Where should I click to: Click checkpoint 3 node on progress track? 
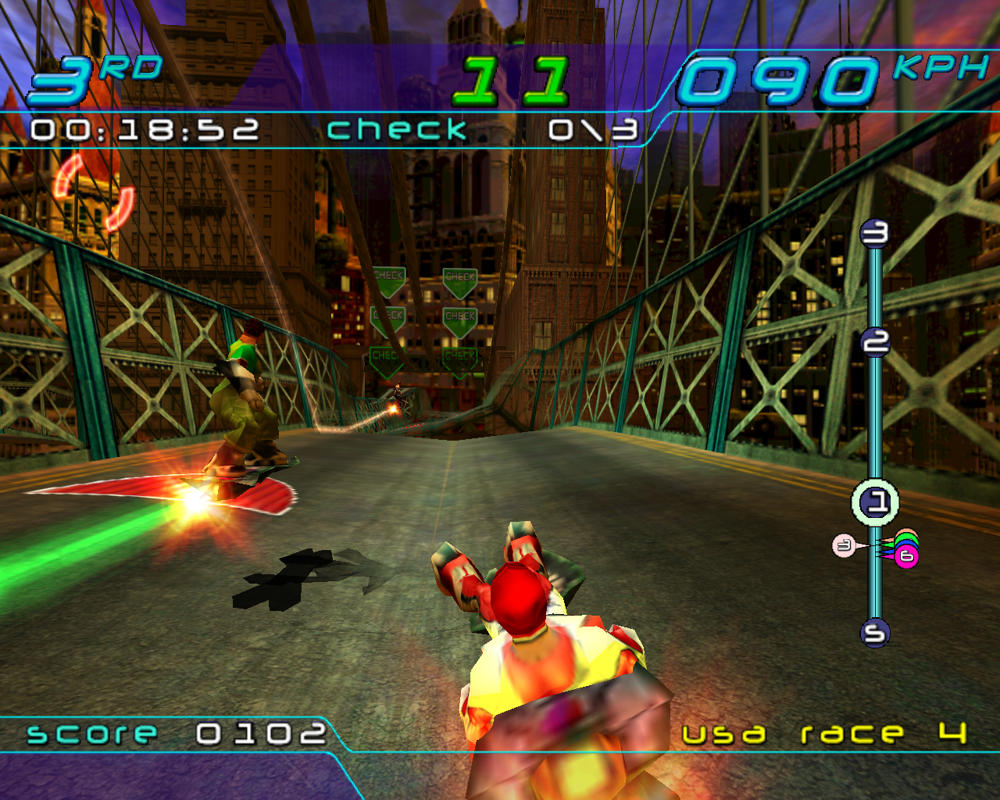(875, 234)
